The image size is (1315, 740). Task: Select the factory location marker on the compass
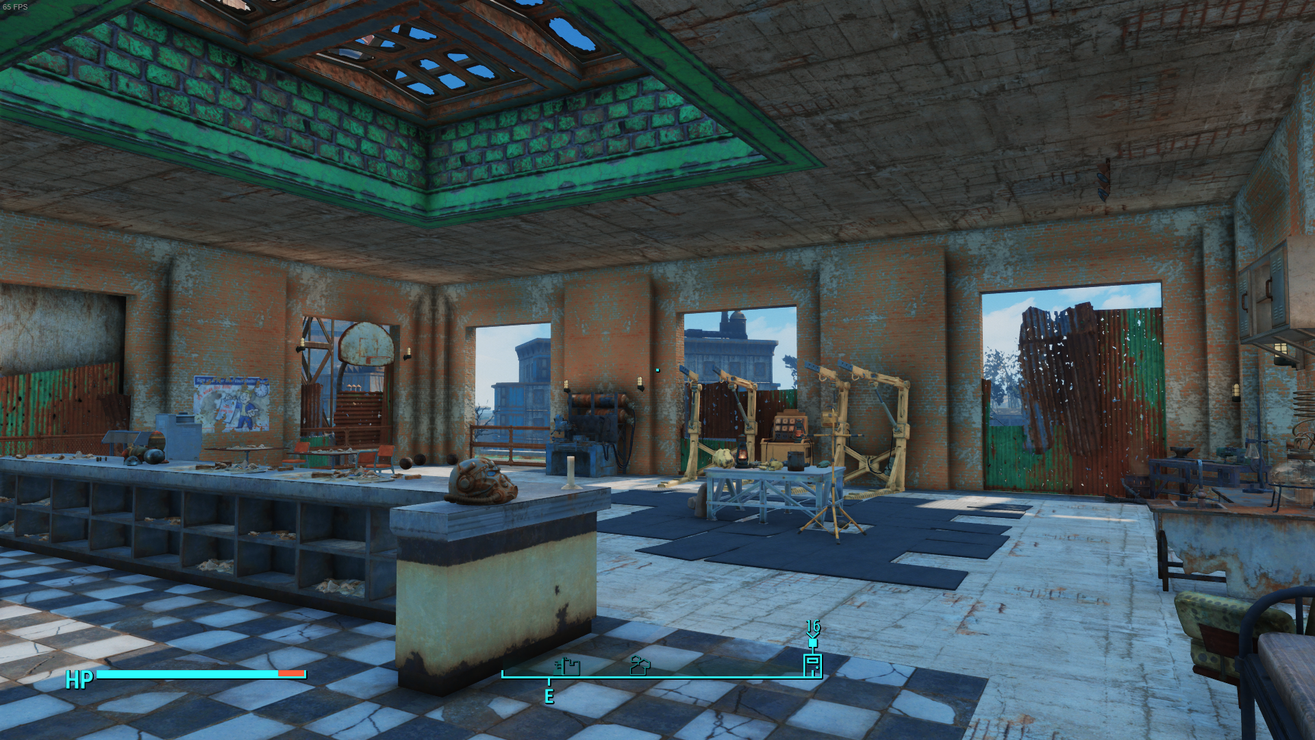pyautogui.click(x=565, y=667)
